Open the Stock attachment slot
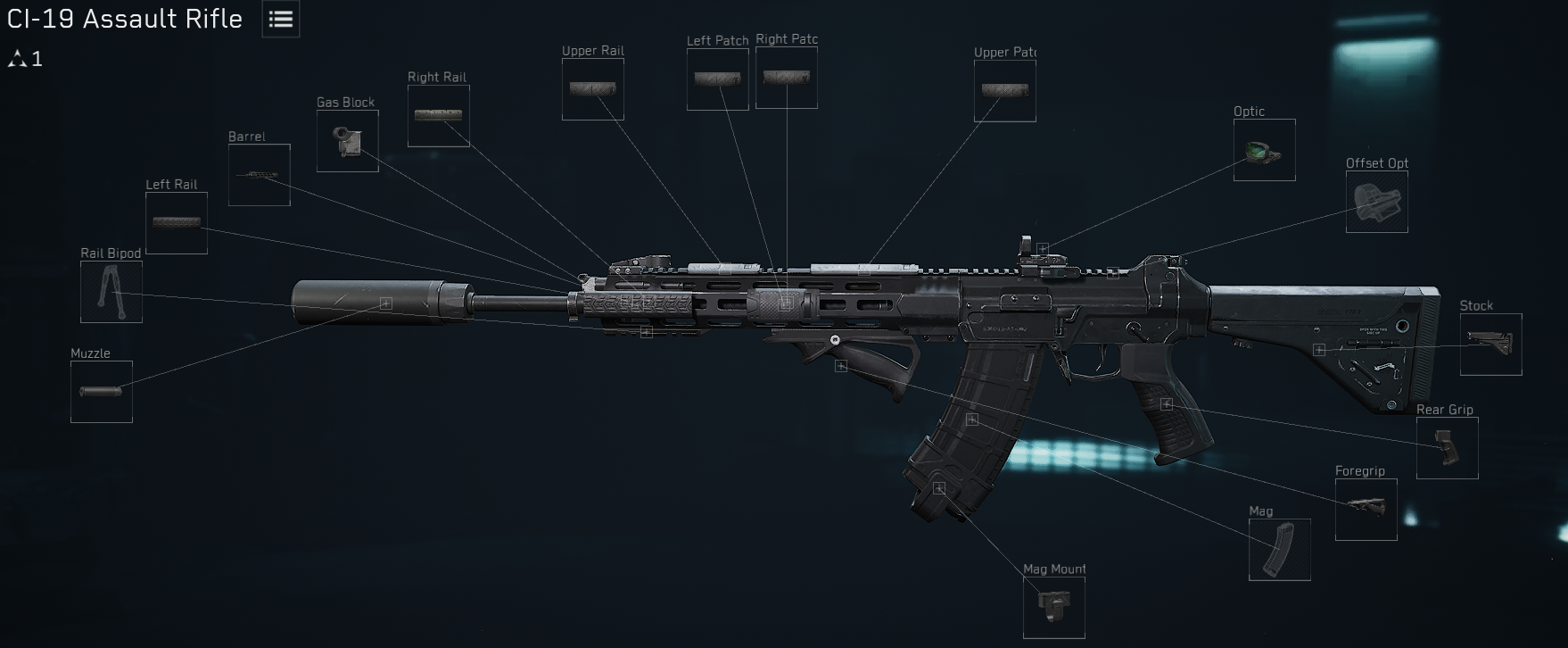This screenshot has height=648, width=1568. 1490,346
